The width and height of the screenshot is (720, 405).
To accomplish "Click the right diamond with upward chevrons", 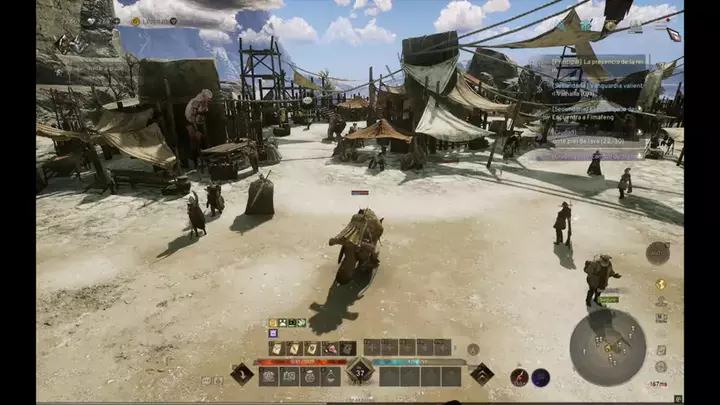I will (481, 374).
